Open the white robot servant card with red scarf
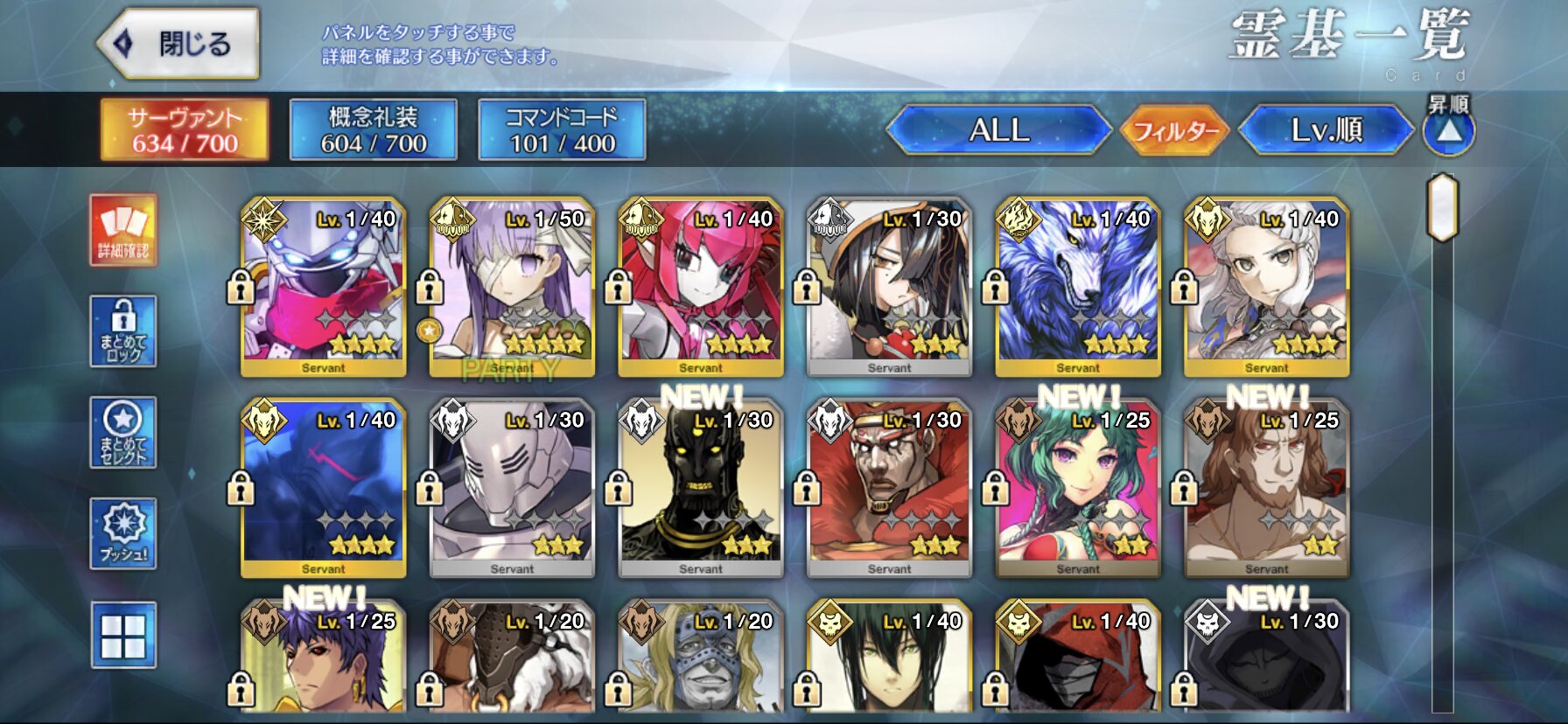 [323, 288]
